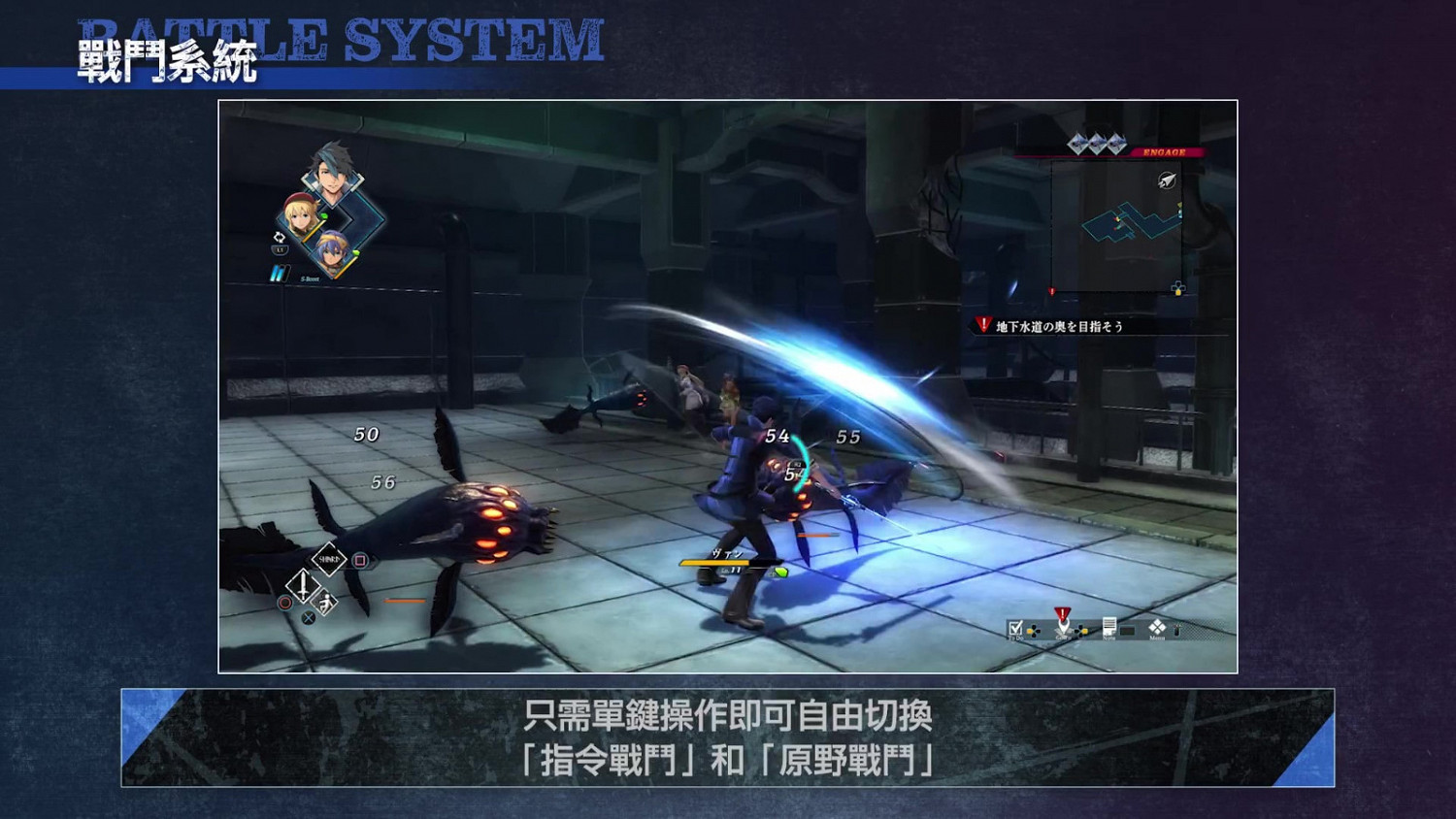Select the sword attack icon near the circle button
This screenshot has width=1456, height=819.
point(304,586)
